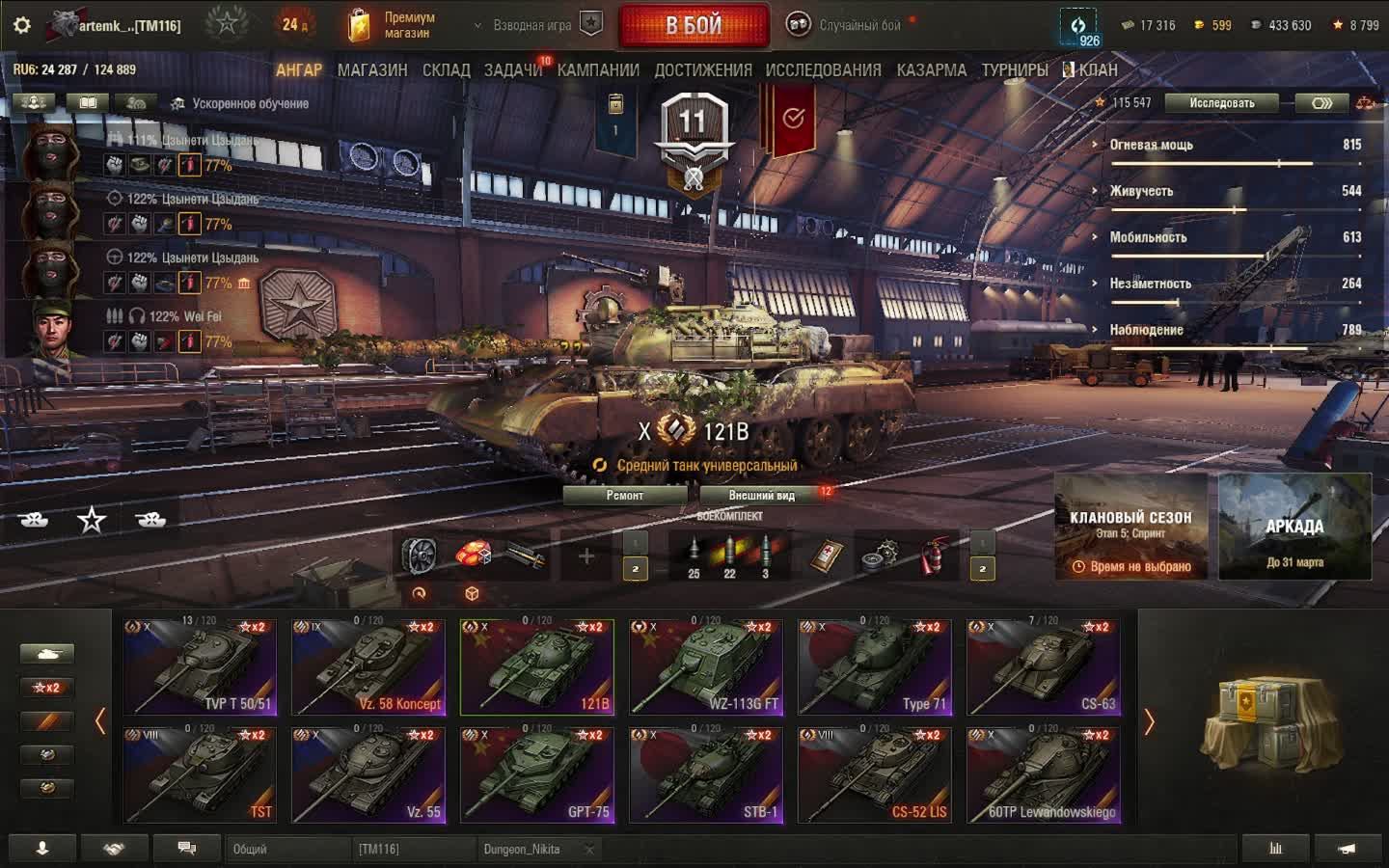This screenshot has height=868, width=1389.
Task: Open the АРКАДА mode banner
Action: 1294,527
